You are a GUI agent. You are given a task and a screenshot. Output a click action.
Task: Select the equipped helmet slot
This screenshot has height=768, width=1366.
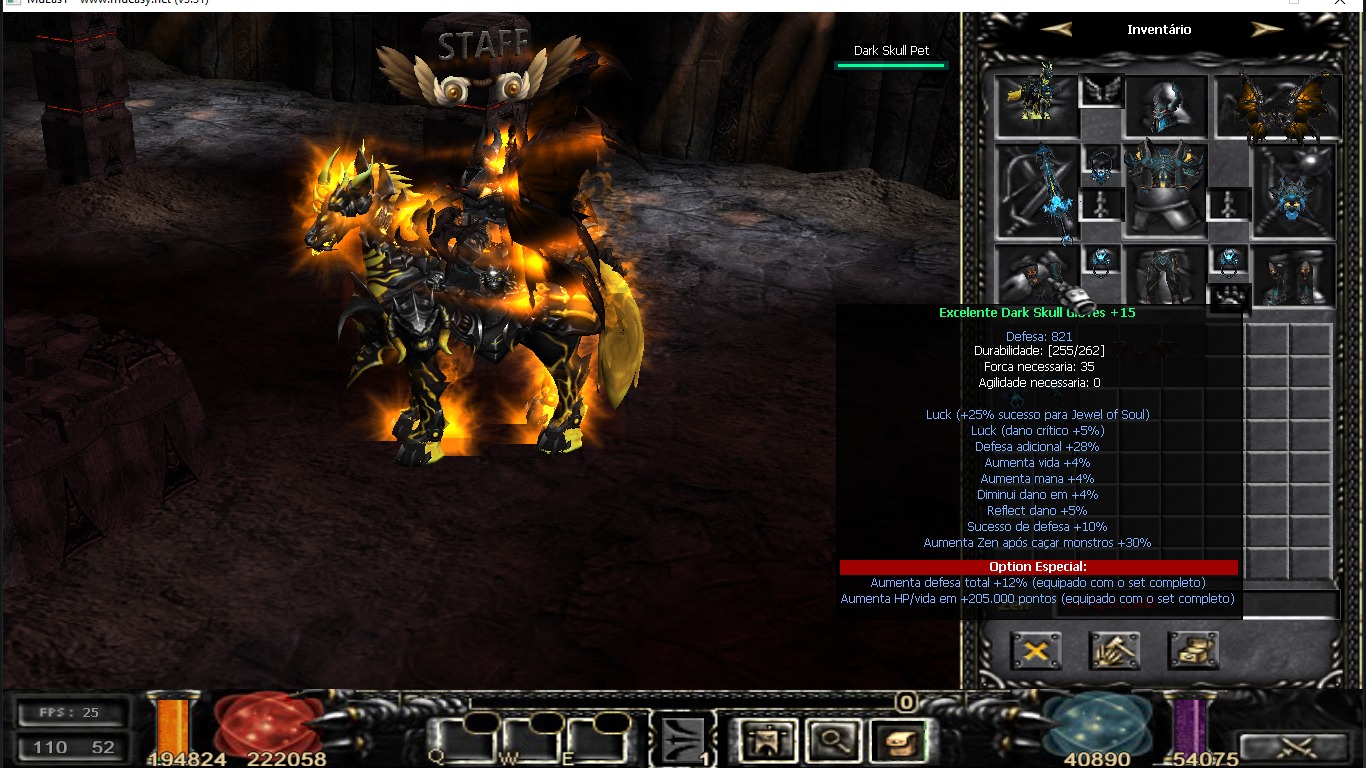pyautogui.click(x=1166, y=106)
